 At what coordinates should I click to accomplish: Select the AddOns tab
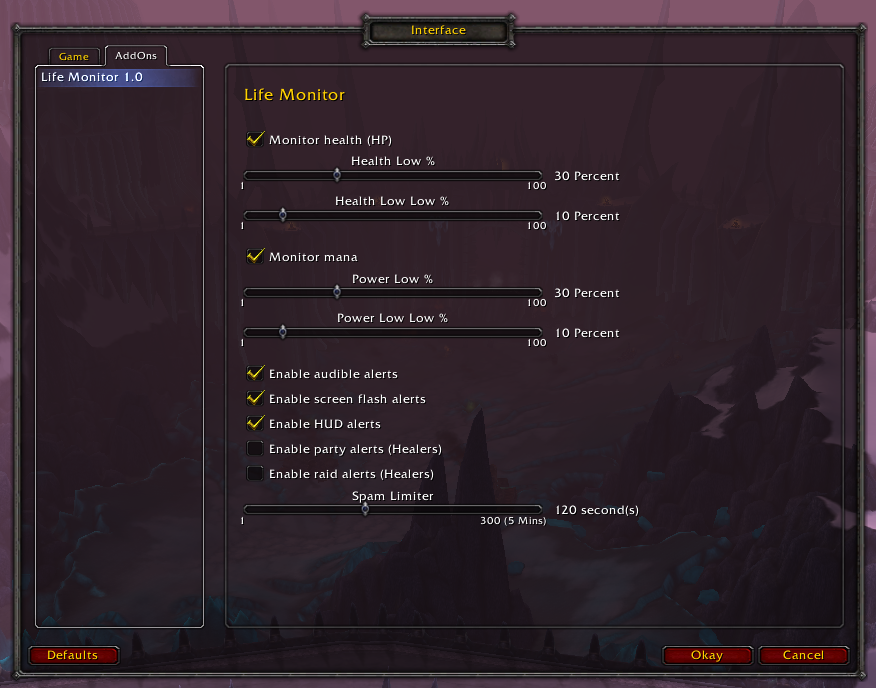[136, 56]
